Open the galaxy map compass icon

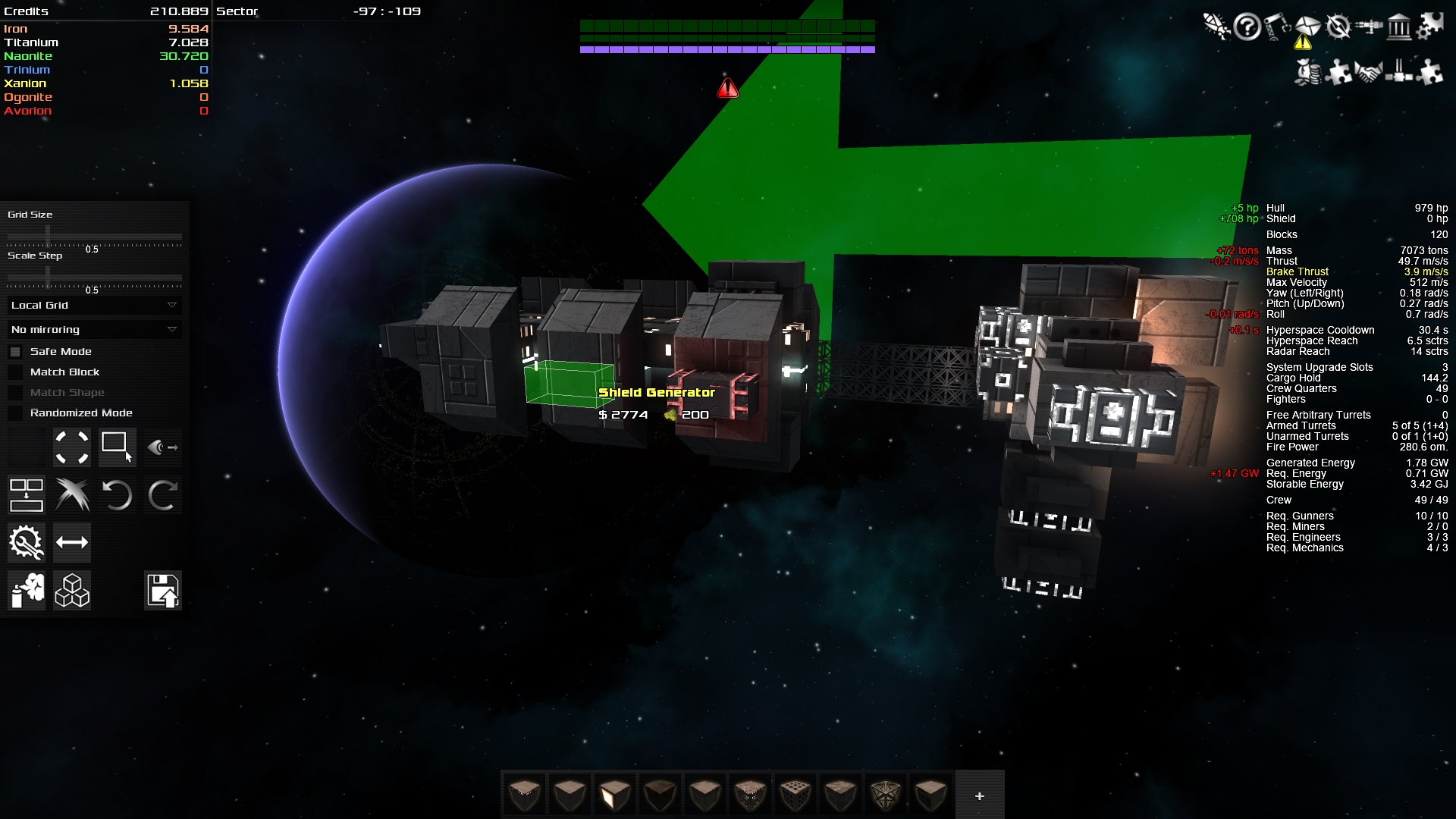click(x=1338, y=26)
